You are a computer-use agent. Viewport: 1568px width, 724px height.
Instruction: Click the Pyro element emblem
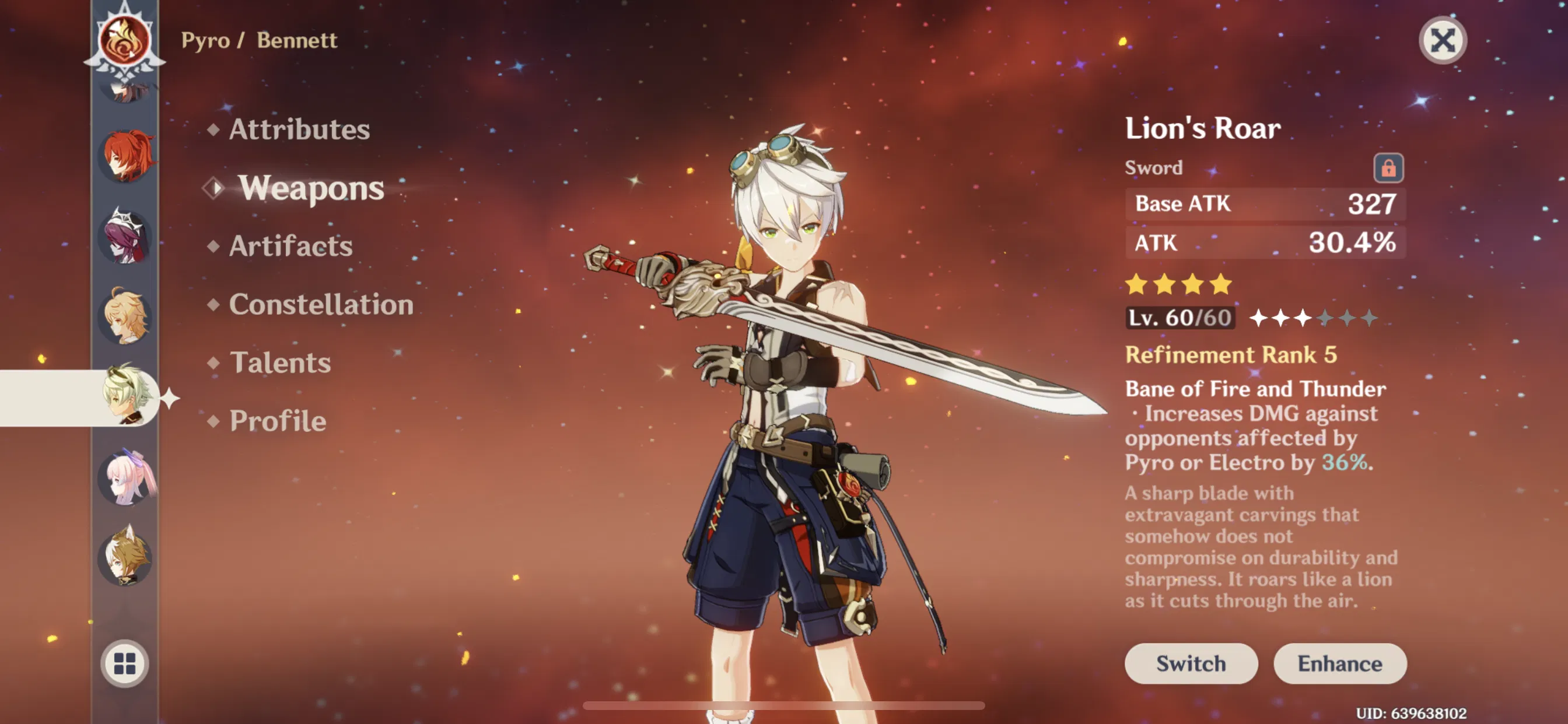(125, 41)
